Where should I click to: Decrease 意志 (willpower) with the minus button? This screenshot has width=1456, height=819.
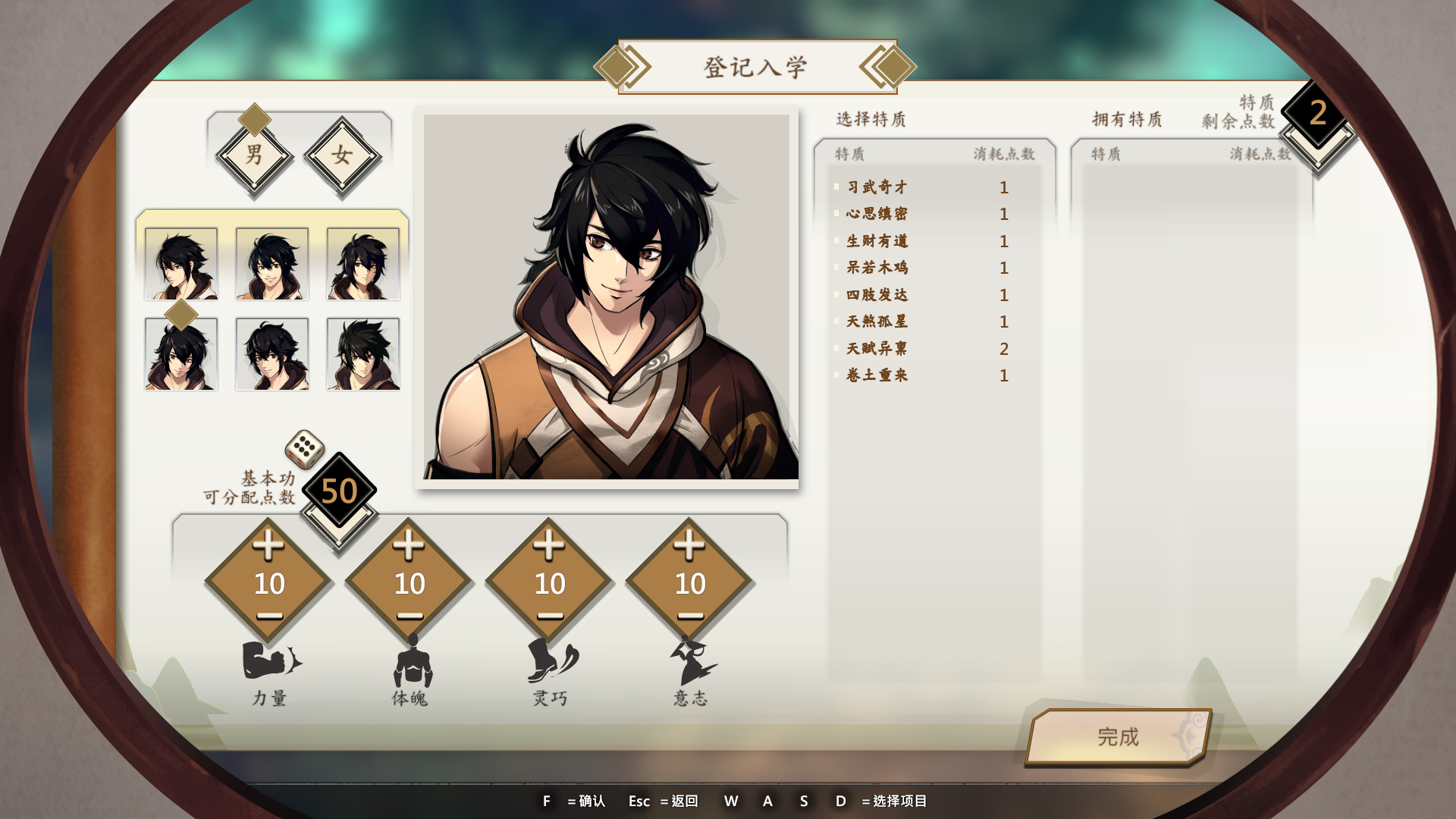tap(689, 616)
